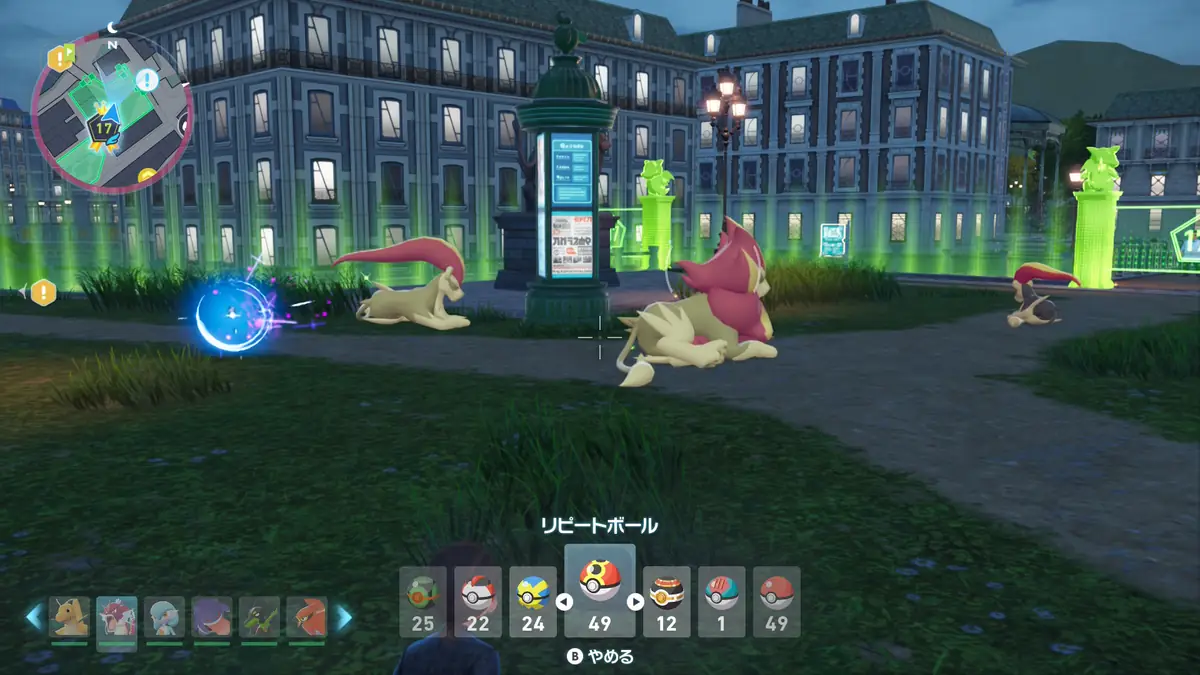The image size is (1200, 675).
Task: Click the party bar's right cycle arrow
Action: click(344, 618)
